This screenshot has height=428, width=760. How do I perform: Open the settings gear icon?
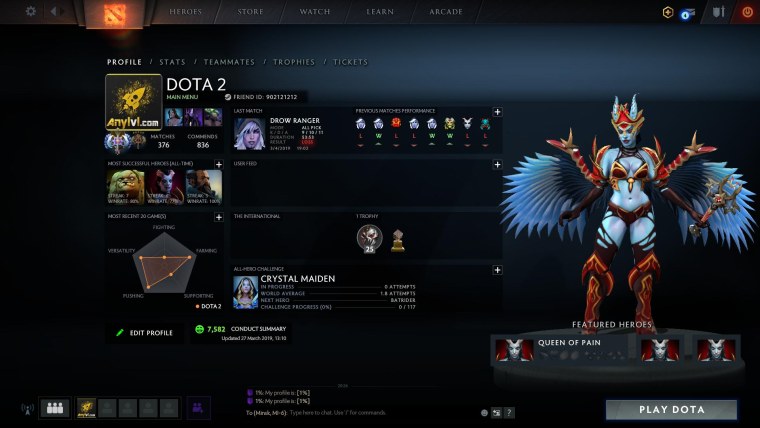(x=31, y=12)
